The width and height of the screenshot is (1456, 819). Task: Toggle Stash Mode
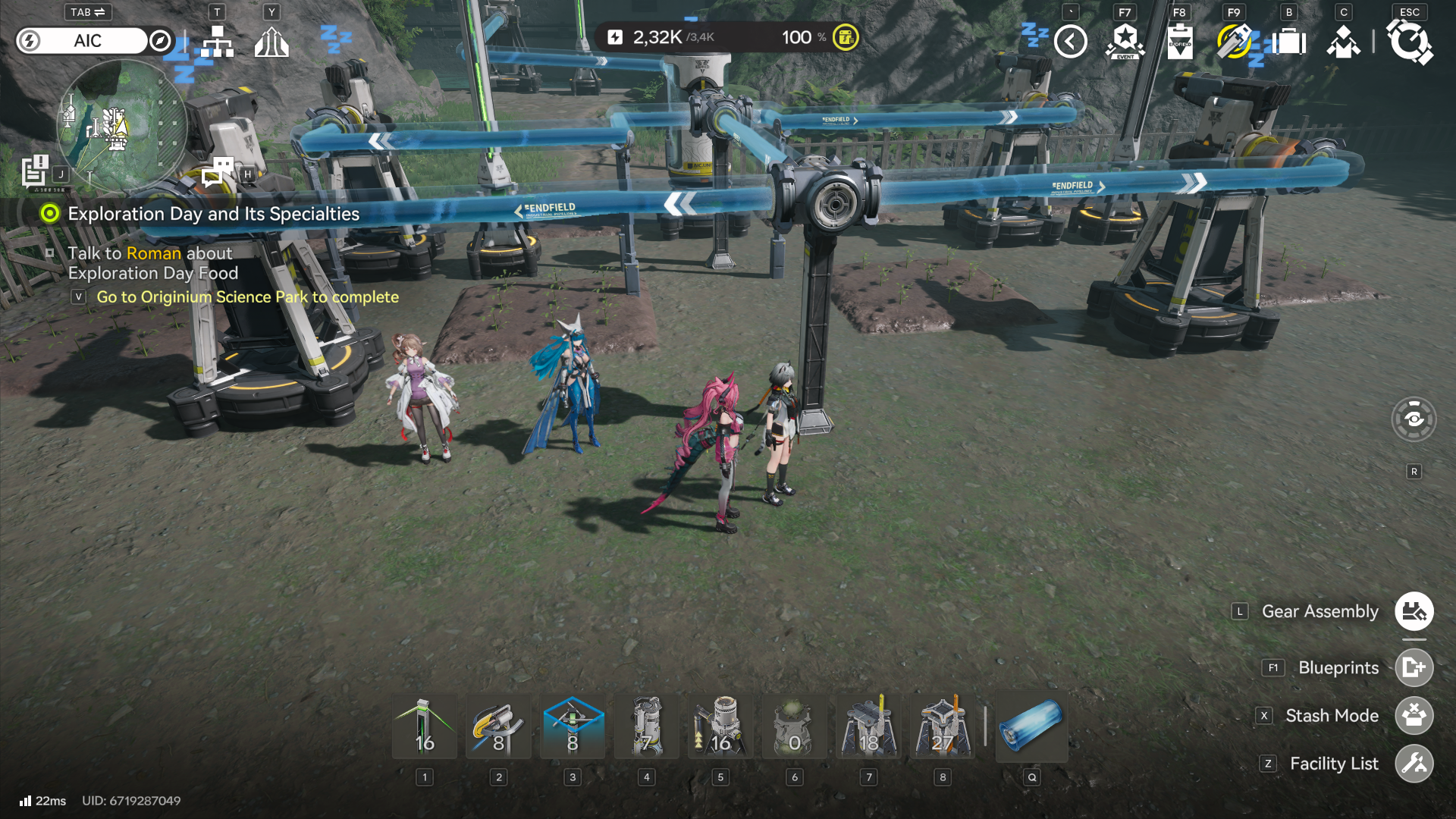pyautogui.click(x=1414, y=715)
